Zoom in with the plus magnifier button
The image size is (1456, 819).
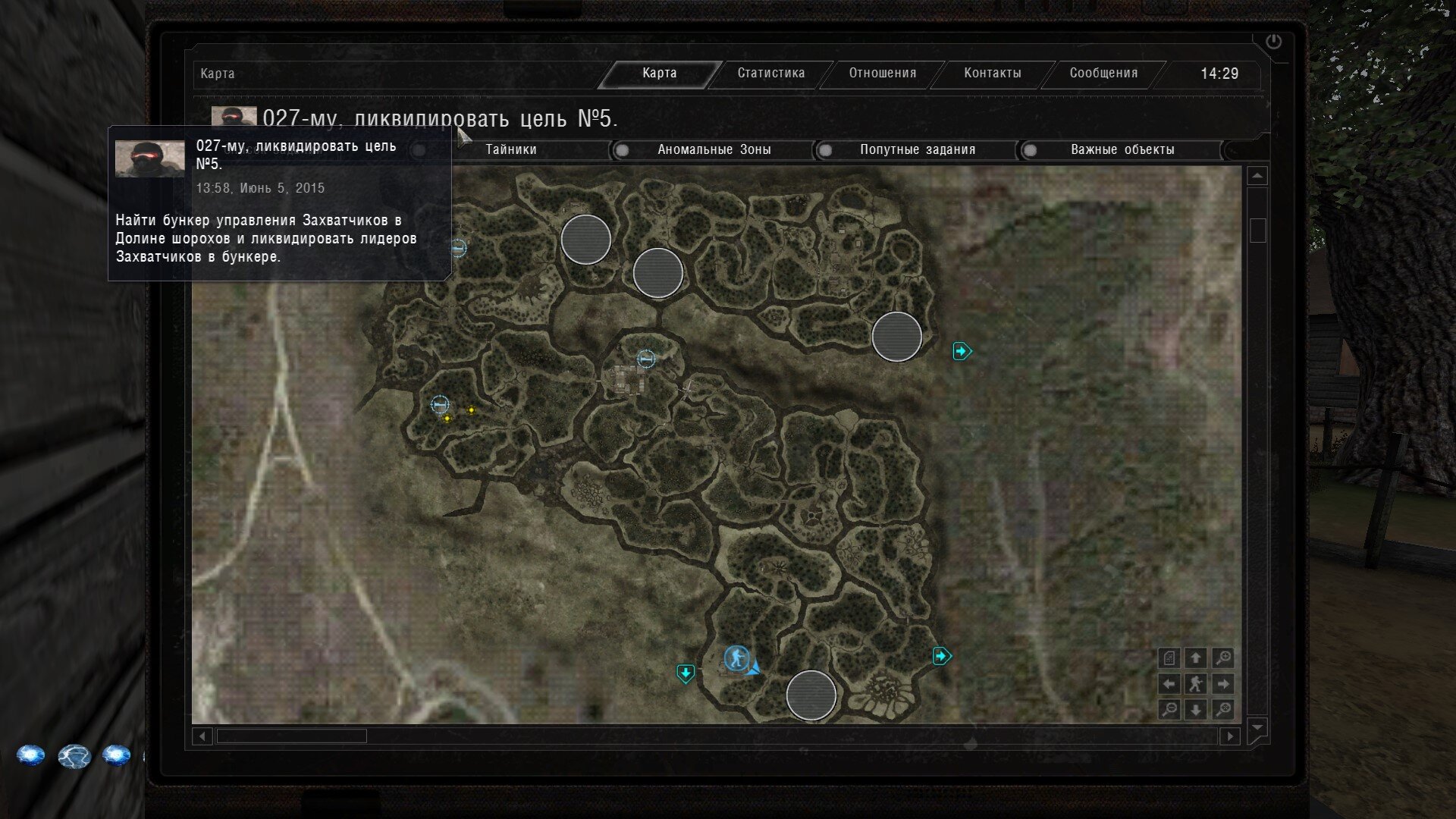(1222, 658)
